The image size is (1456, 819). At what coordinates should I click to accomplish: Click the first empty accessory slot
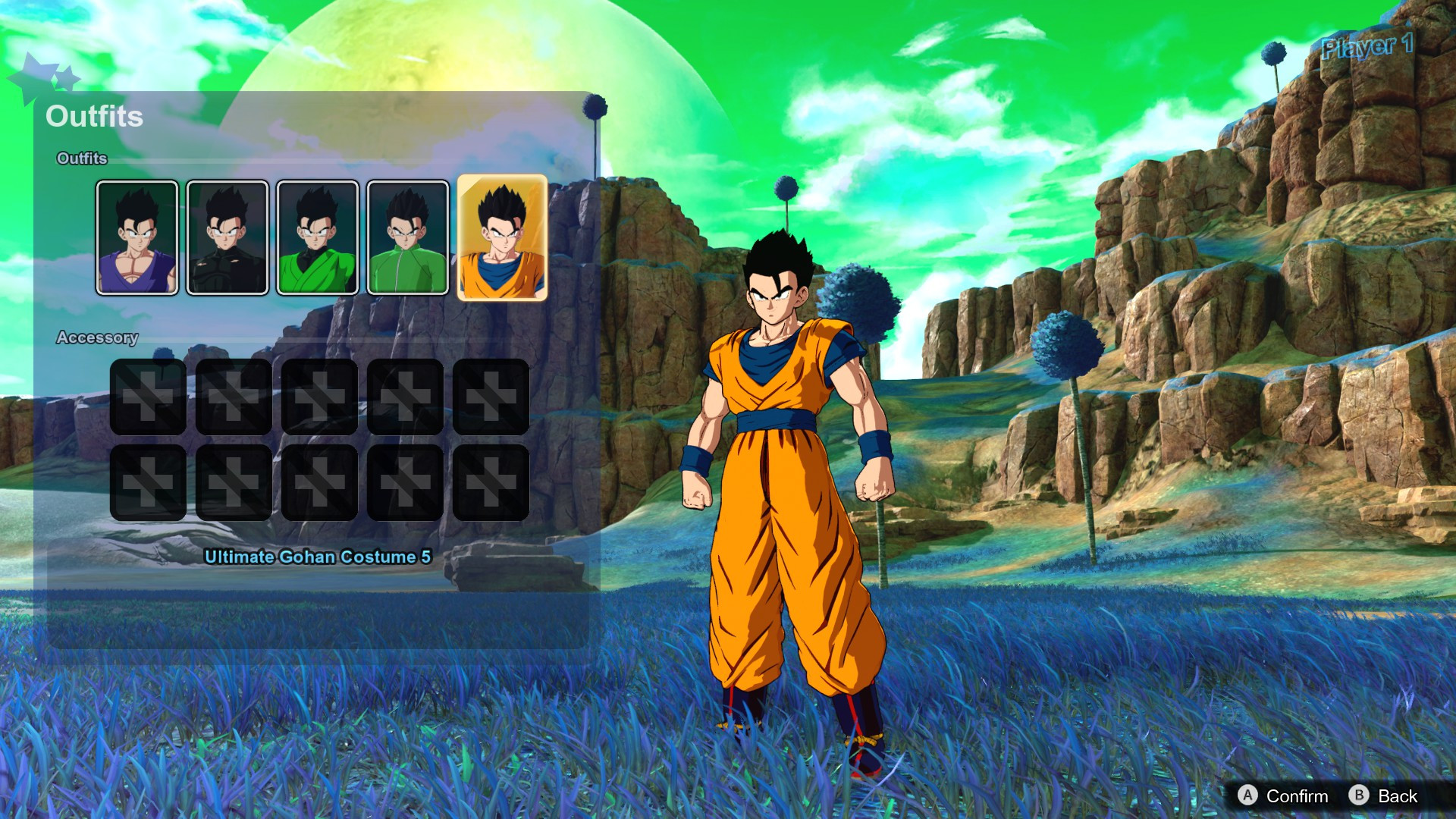tap(147, 397)
